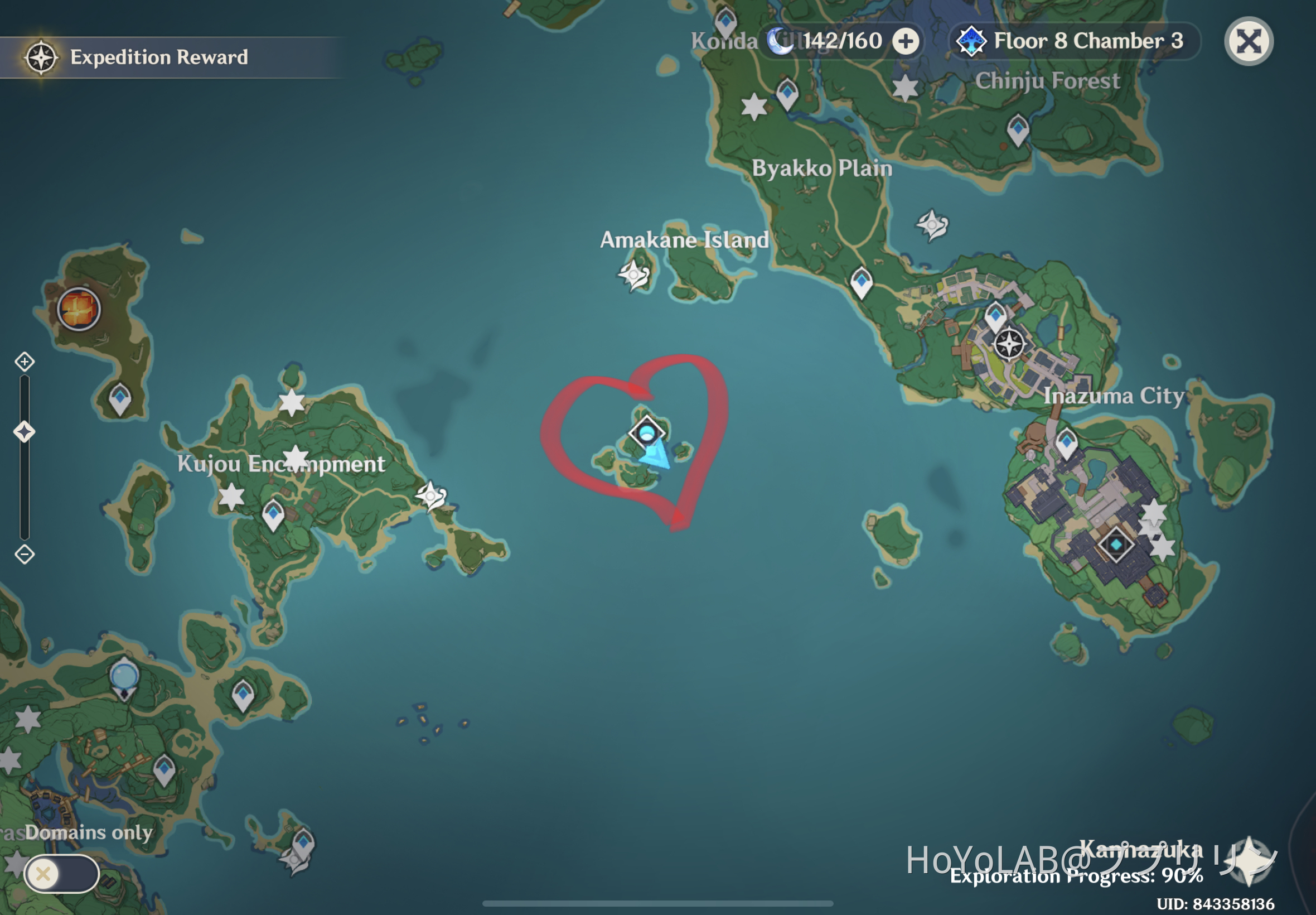This screenshot has height=915, width=1316.
Task: Close the map with the X button
Action: point(1248,40)
